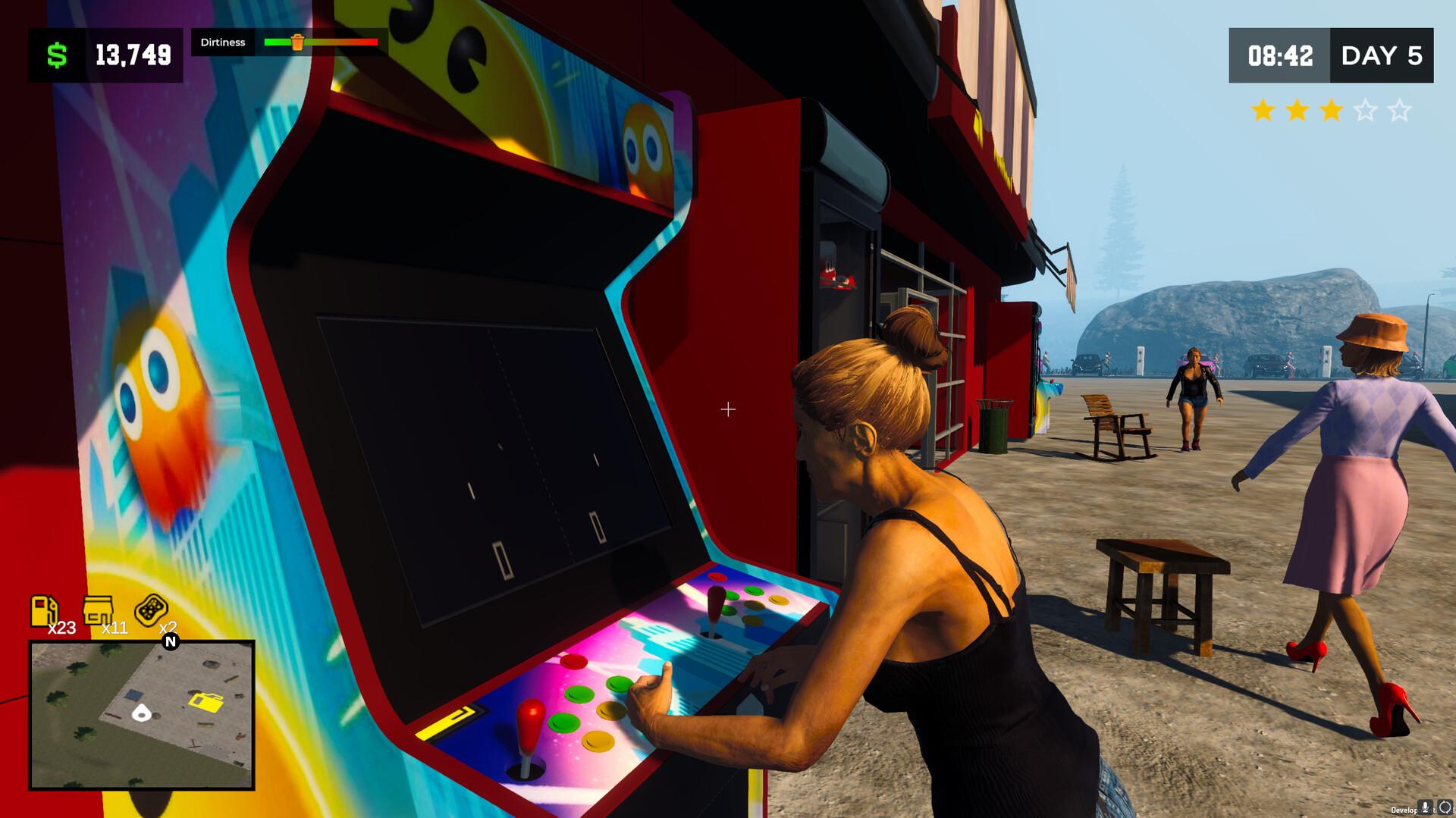This screenshot has height=818, width=1456.
Task: Click the Dirtiness label
Action: click(224, 42)
